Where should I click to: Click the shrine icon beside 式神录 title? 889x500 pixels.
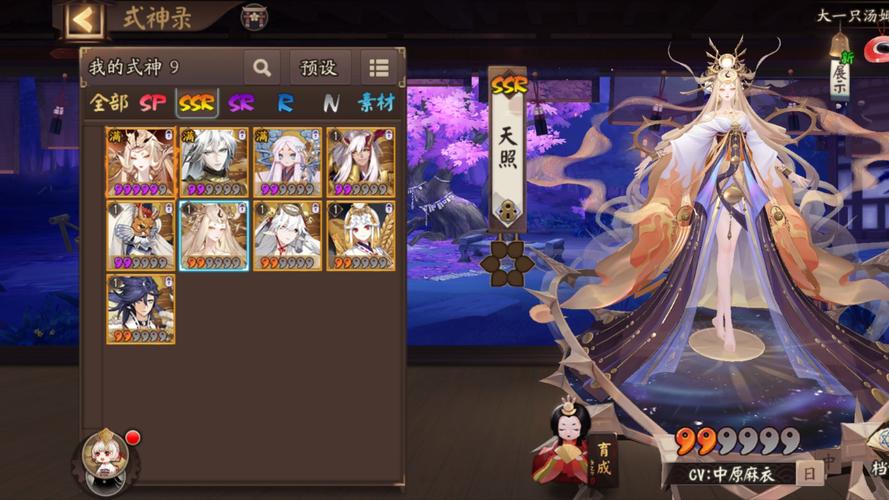pyautogui.click(x=254, y=17)
